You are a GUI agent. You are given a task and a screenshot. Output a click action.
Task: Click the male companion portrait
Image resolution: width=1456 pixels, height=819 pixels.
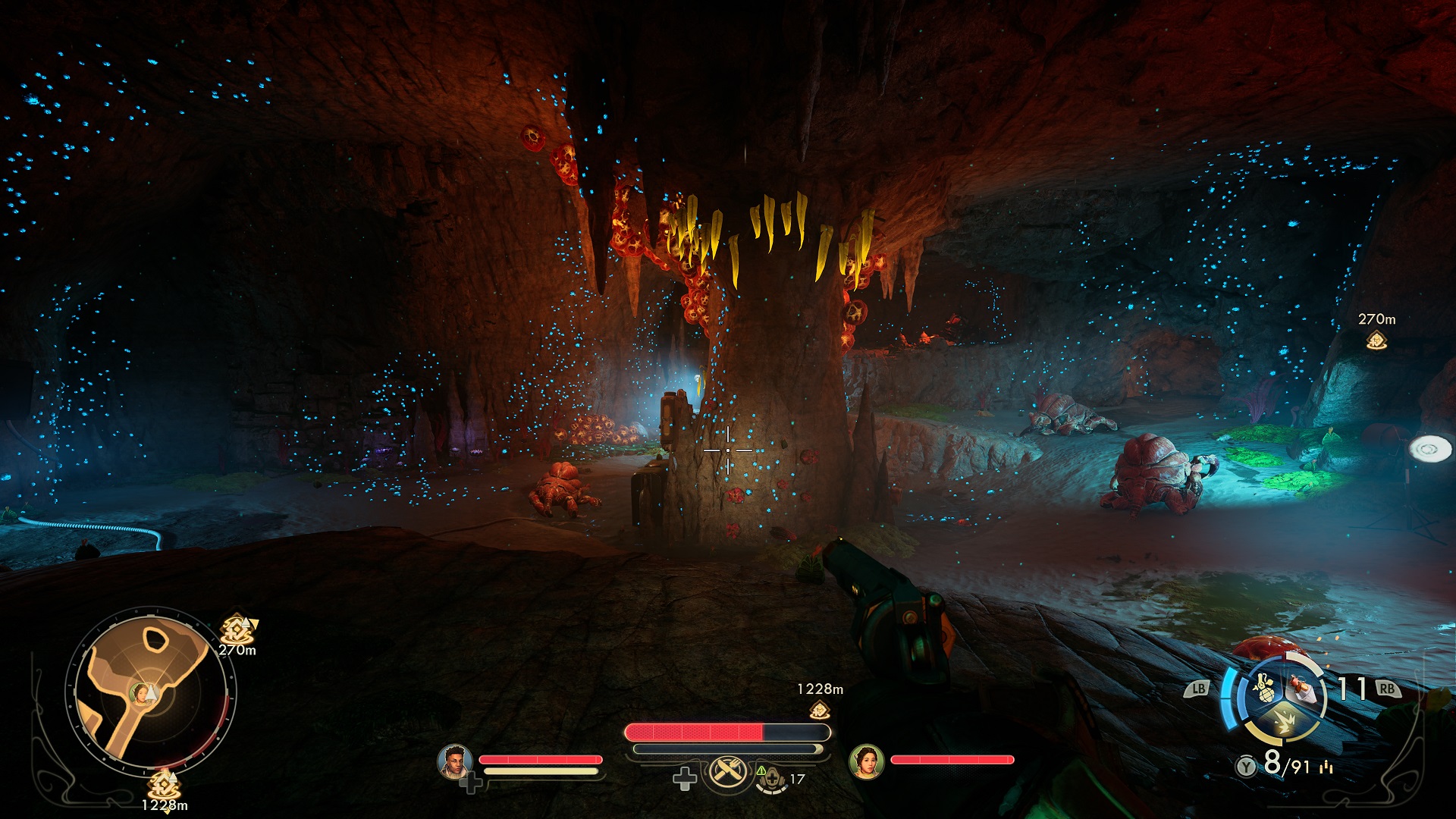pyautogui.click(x=454, y=761)
